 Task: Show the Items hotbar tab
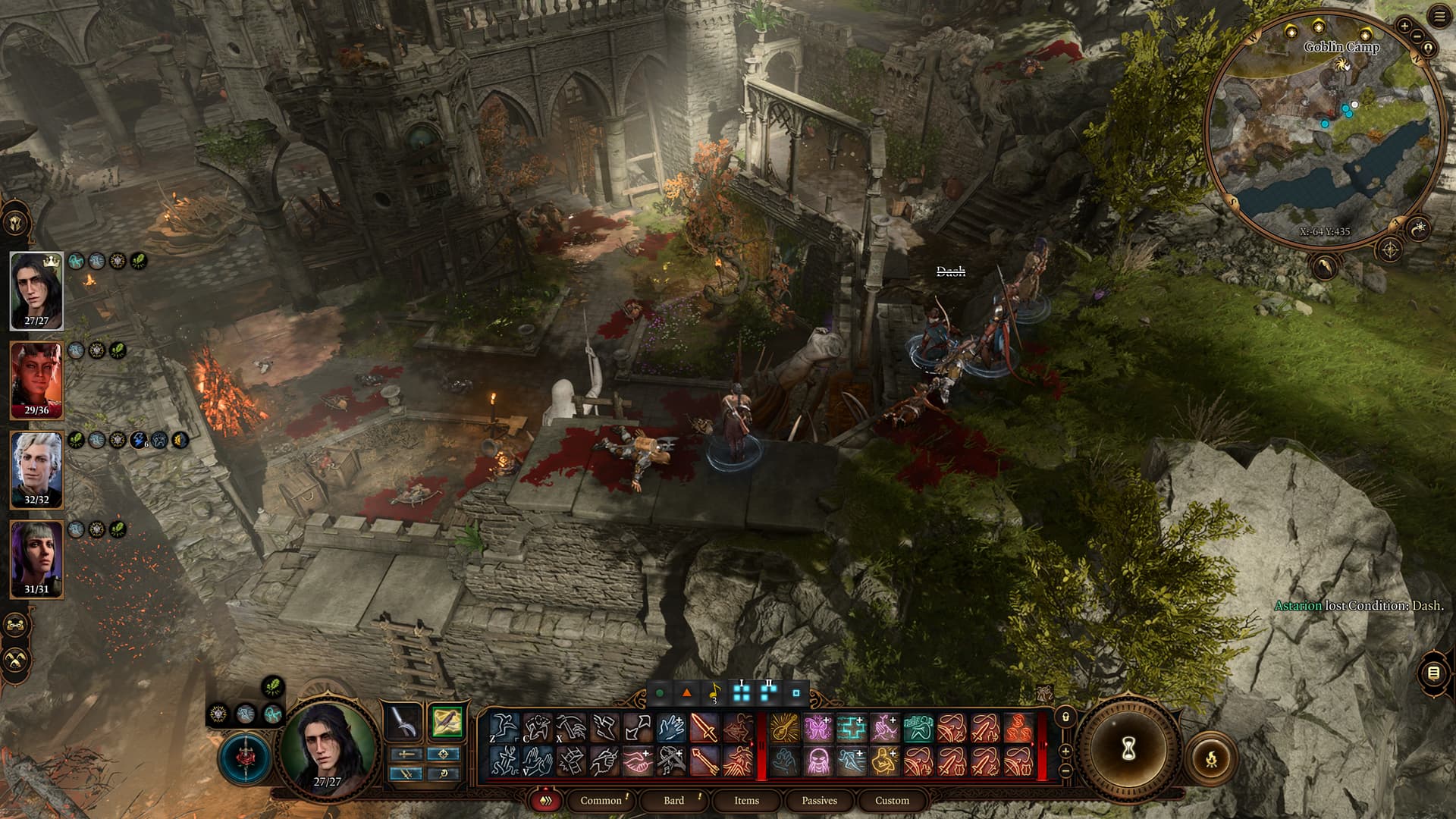pos(746,800)
